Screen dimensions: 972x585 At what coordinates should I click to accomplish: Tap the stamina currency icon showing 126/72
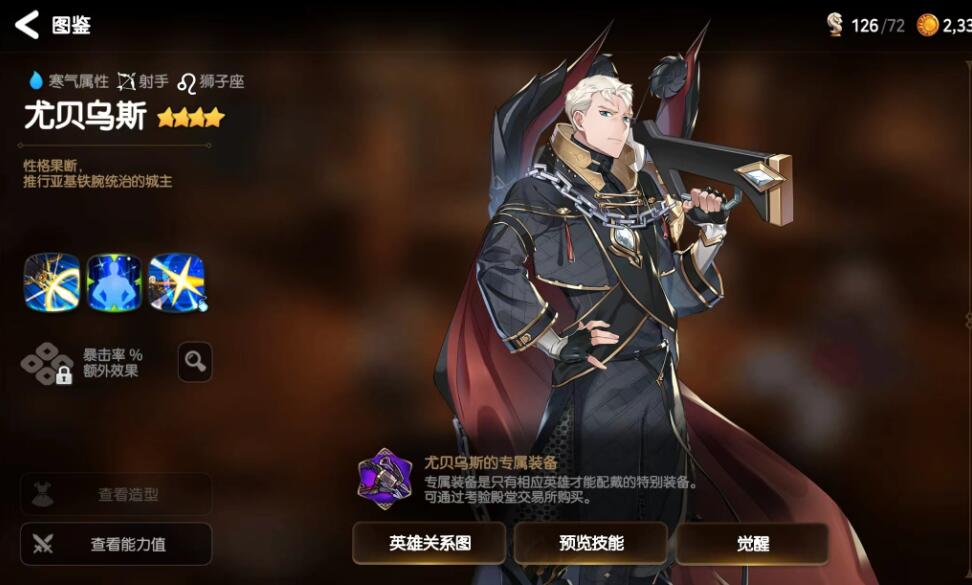click(835, 25)
